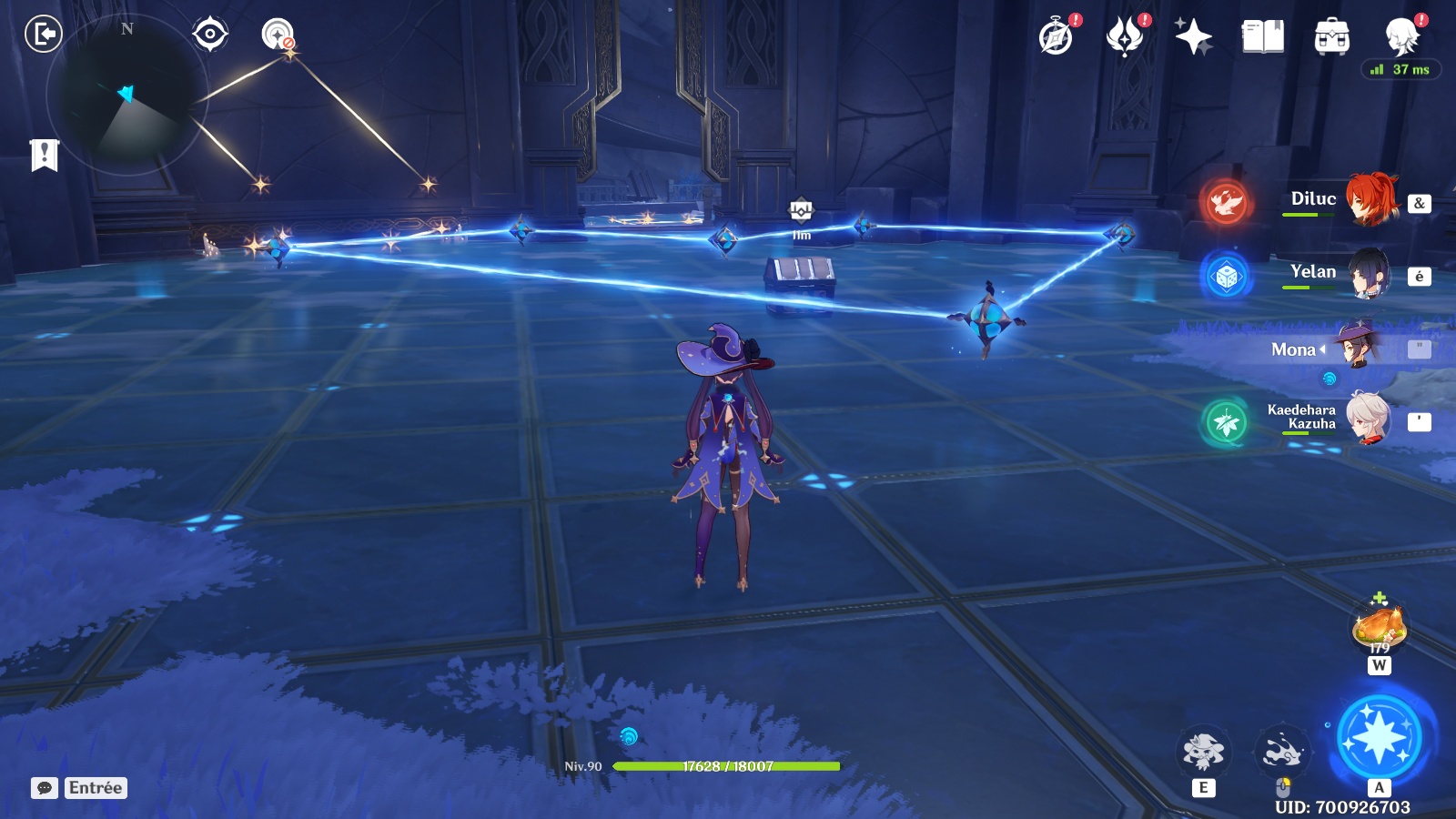Use the roast chicken food gadget

(x=1380, y=626)
